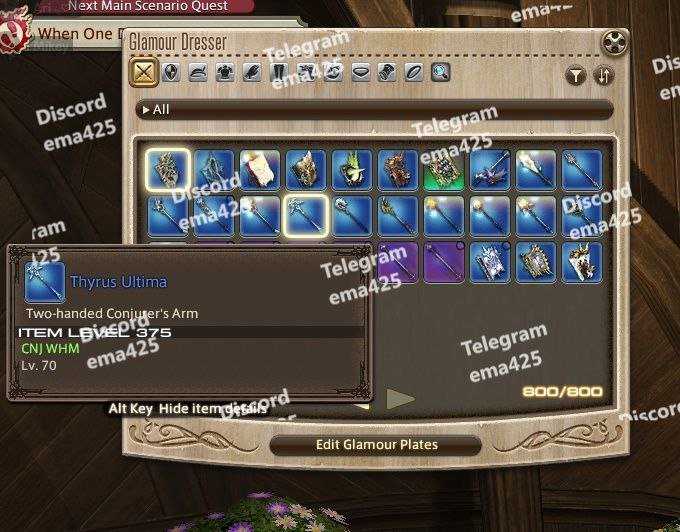680x532 pixels.
Task: Open Edit Glamour Plates
Action: (x=375, y=444)
